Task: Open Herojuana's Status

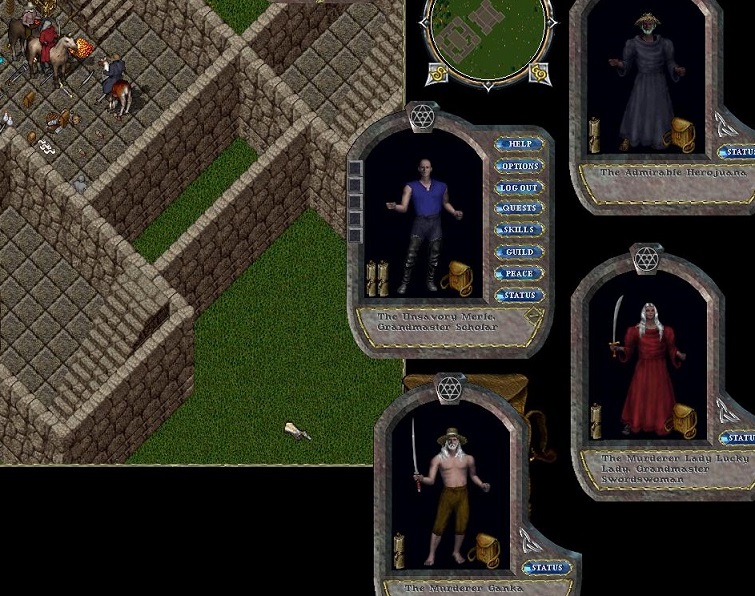Action: point(740,152)
